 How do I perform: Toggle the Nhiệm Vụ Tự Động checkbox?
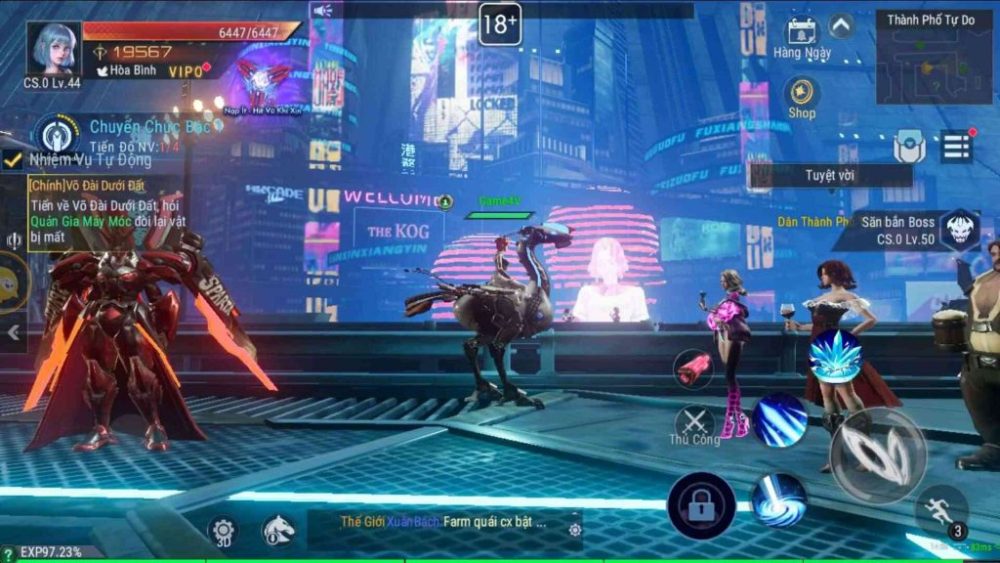(12, 160)
